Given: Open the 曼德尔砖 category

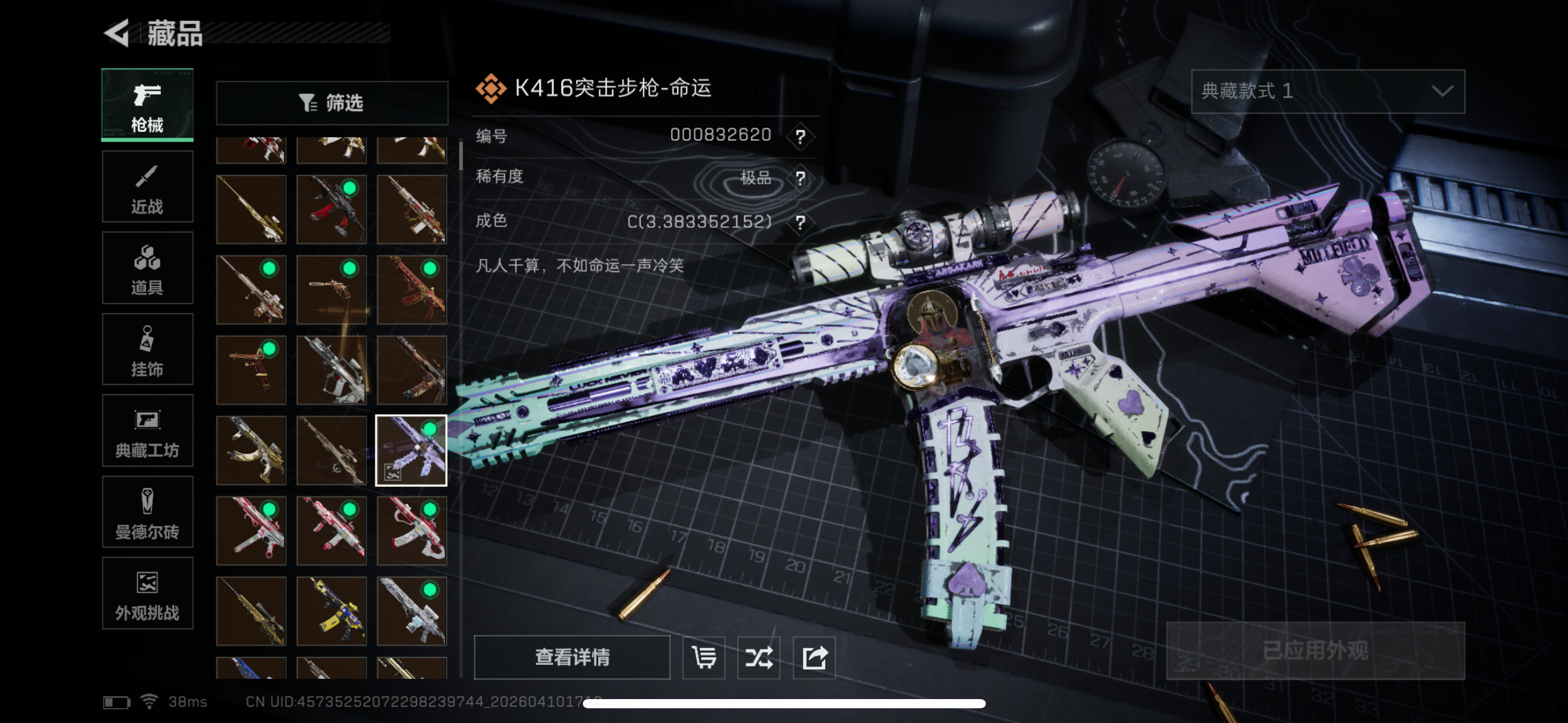Looking at the screenshot, I should (x=147, y=513).
